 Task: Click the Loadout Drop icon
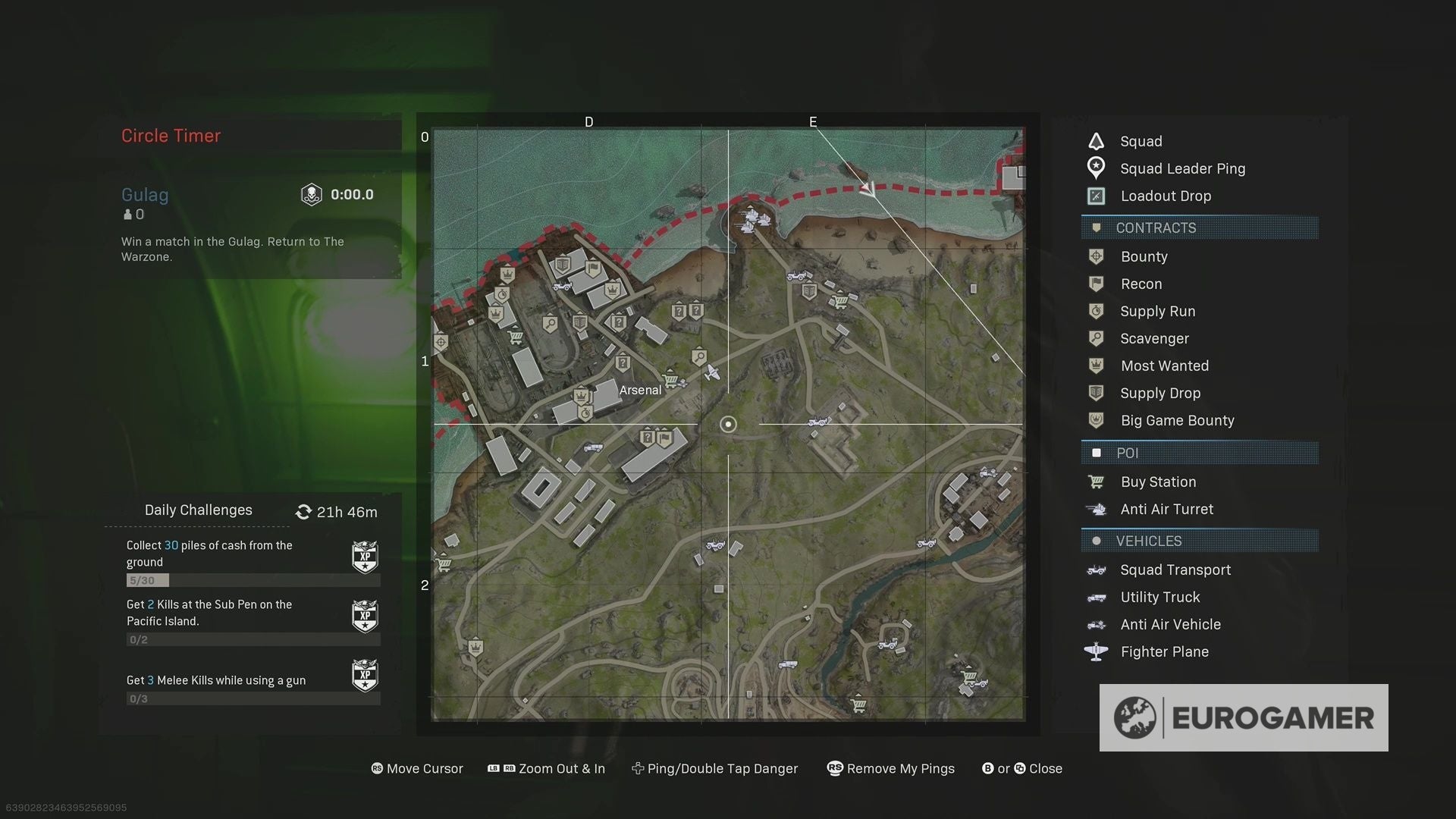[1097, 196]
